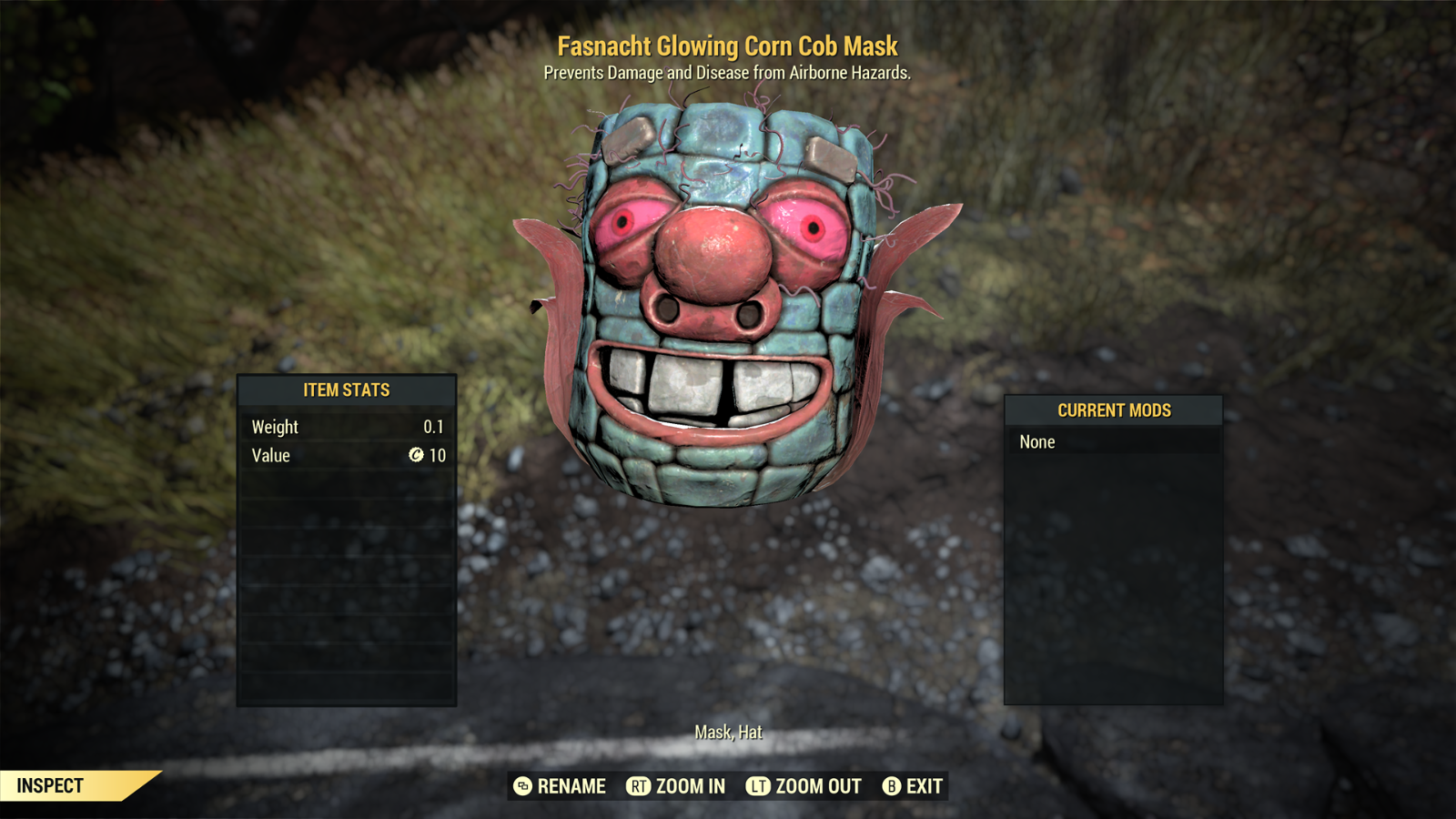Screen dimensions: 1456x819
Task: Click the controller button icon beside RENAME
Action: (523, 786)
